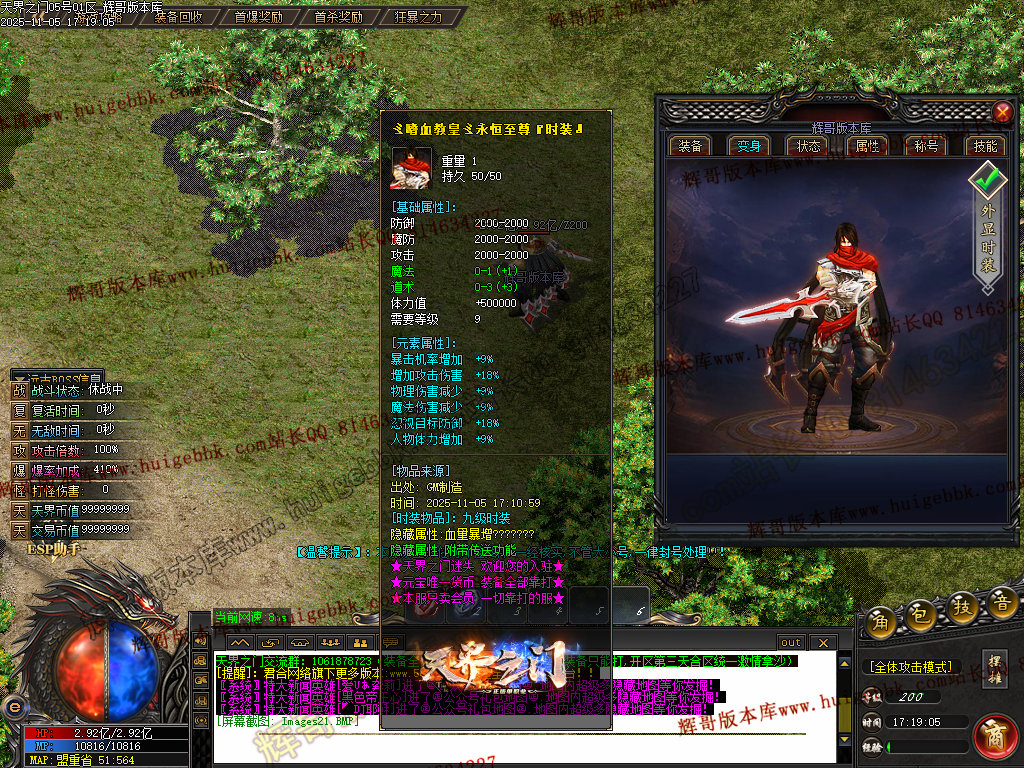Switch to the 称号 title tab
Screen dimensions: 1024x768
pos(926,146)
